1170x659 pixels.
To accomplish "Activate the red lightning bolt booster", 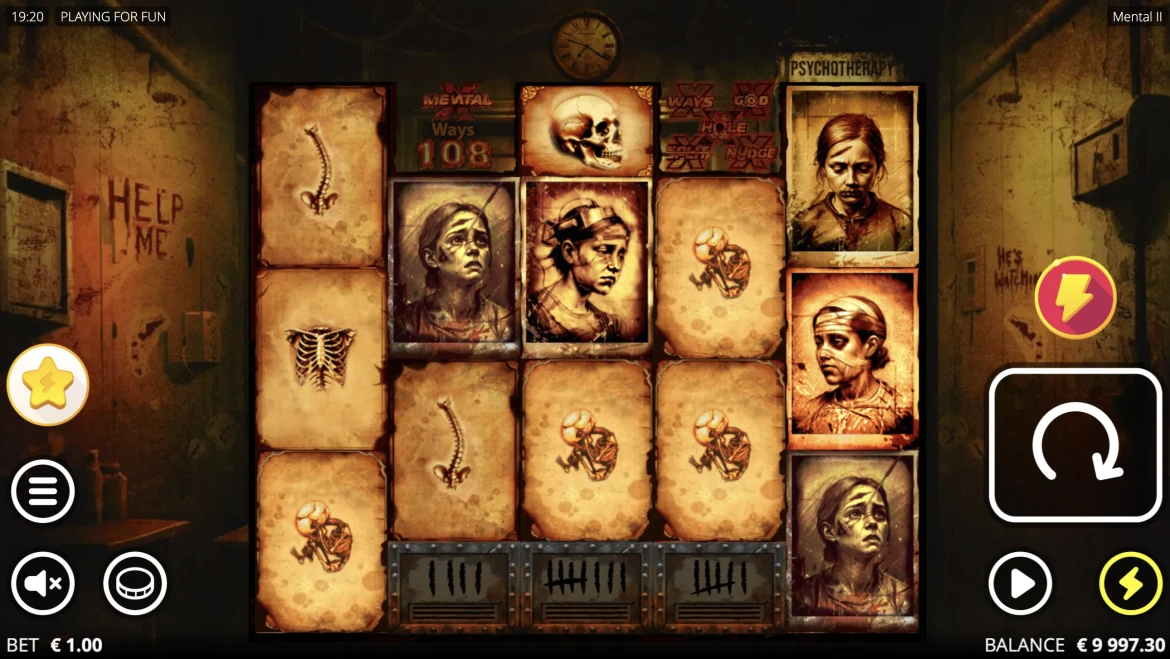I will pos(1075,297).
